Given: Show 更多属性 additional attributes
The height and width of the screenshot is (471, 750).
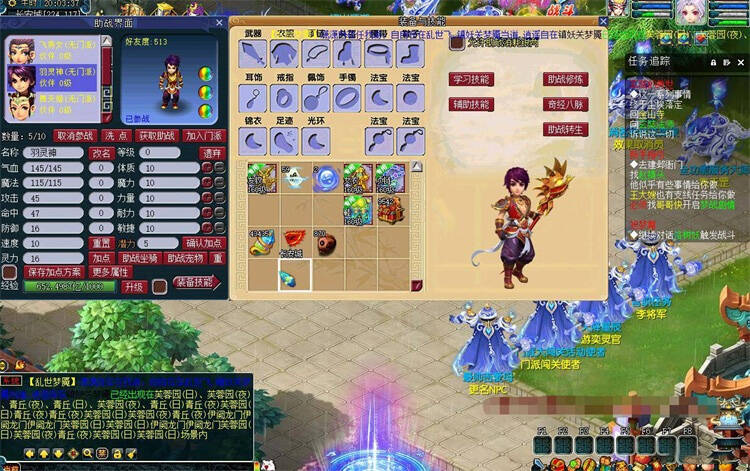Looking at the screenshot, I should click(x=111, y=272).
